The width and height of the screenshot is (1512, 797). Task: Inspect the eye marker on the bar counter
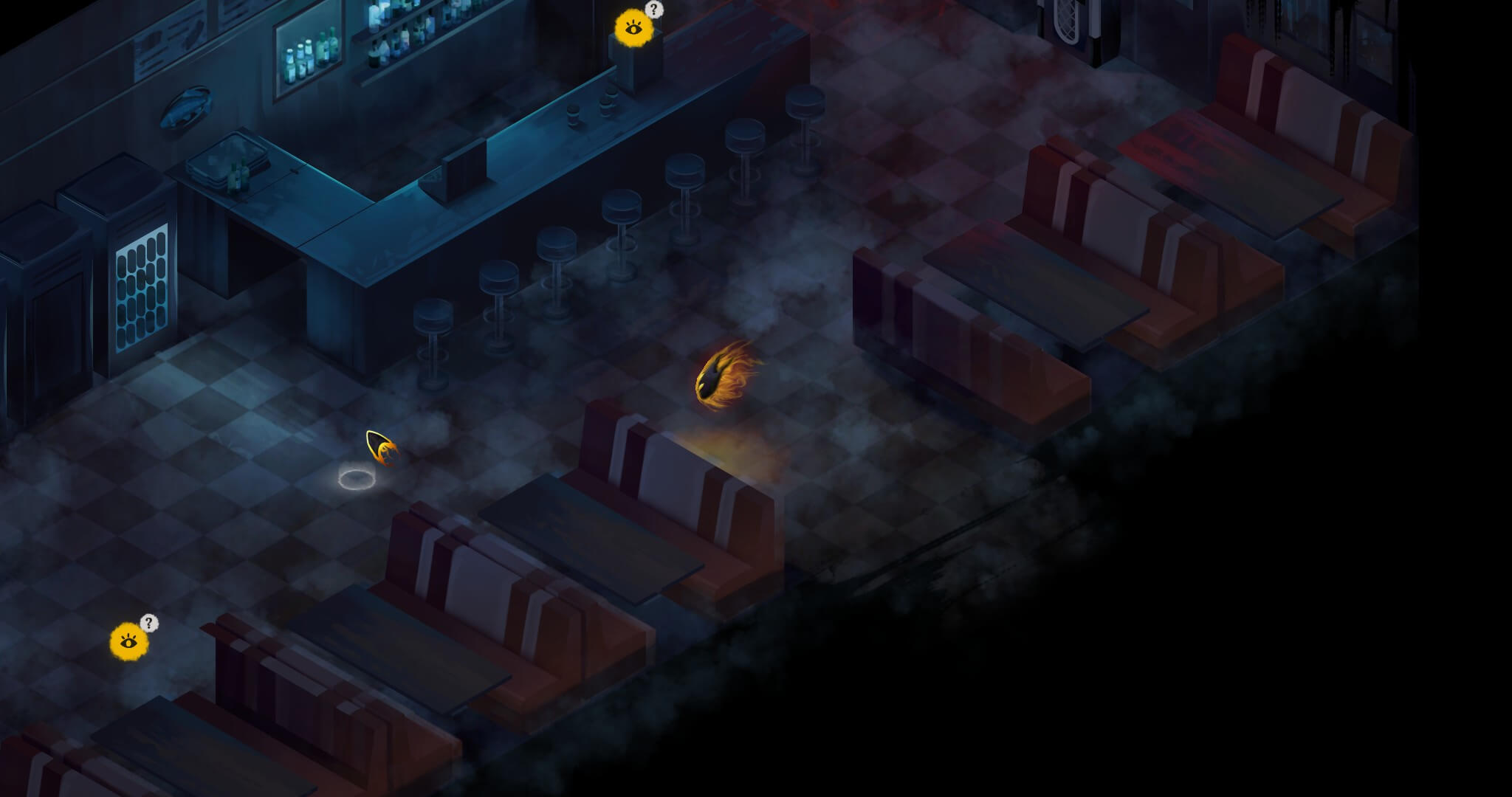coord(633,29)
